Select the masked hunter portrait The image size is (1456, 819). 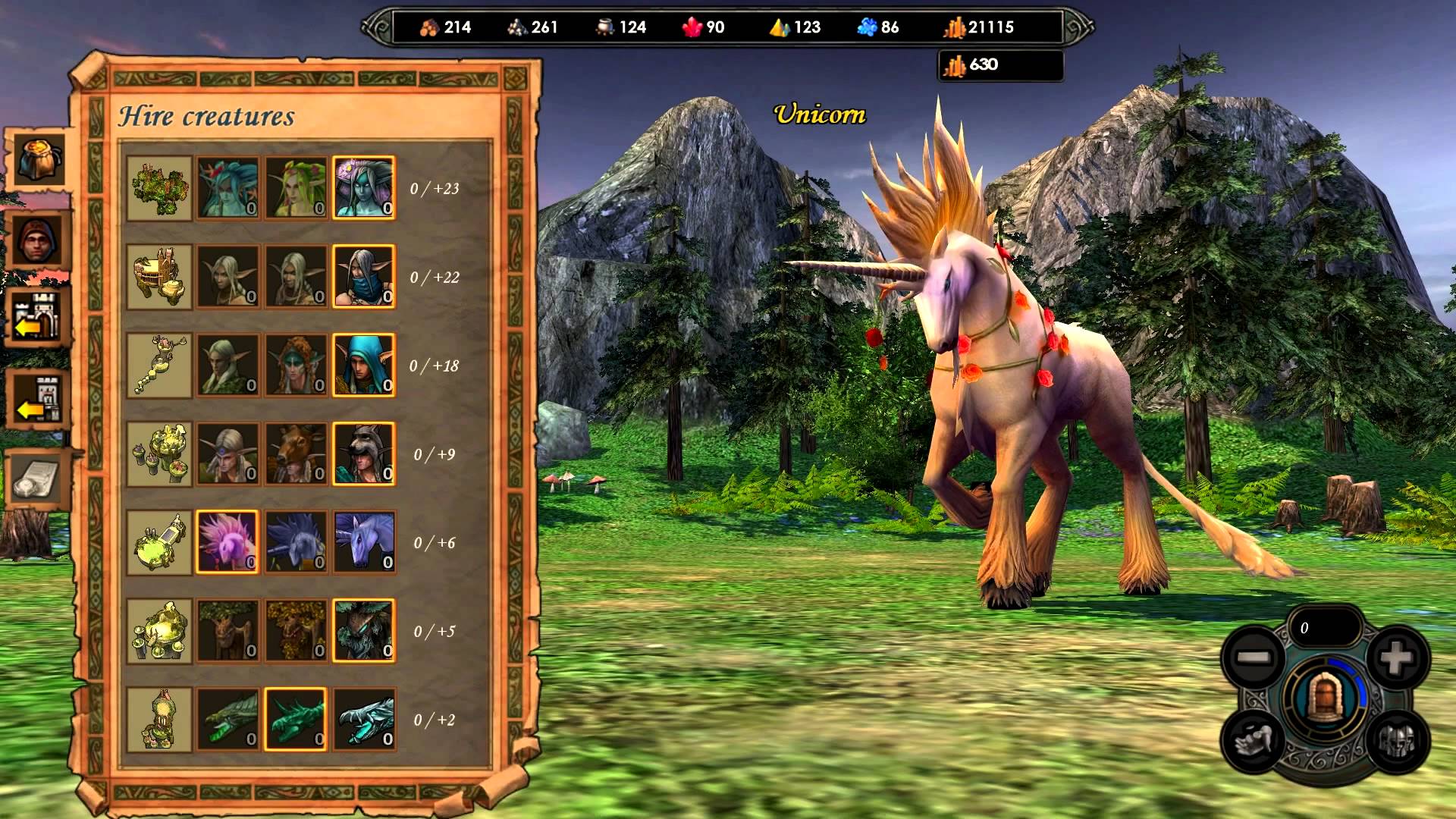point(364,276)
